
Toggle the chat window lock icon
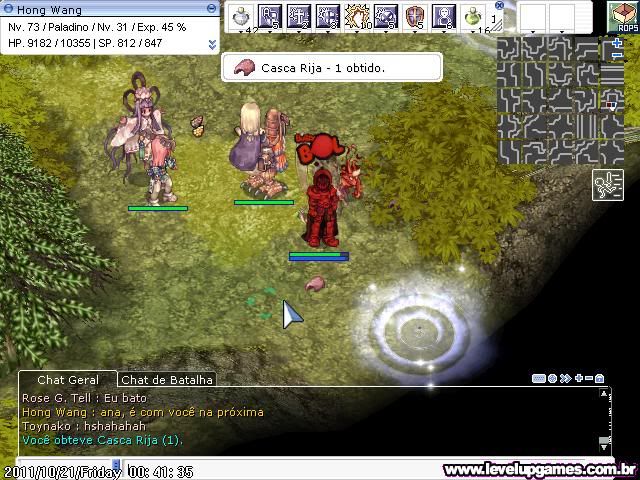tap(599, 379)
